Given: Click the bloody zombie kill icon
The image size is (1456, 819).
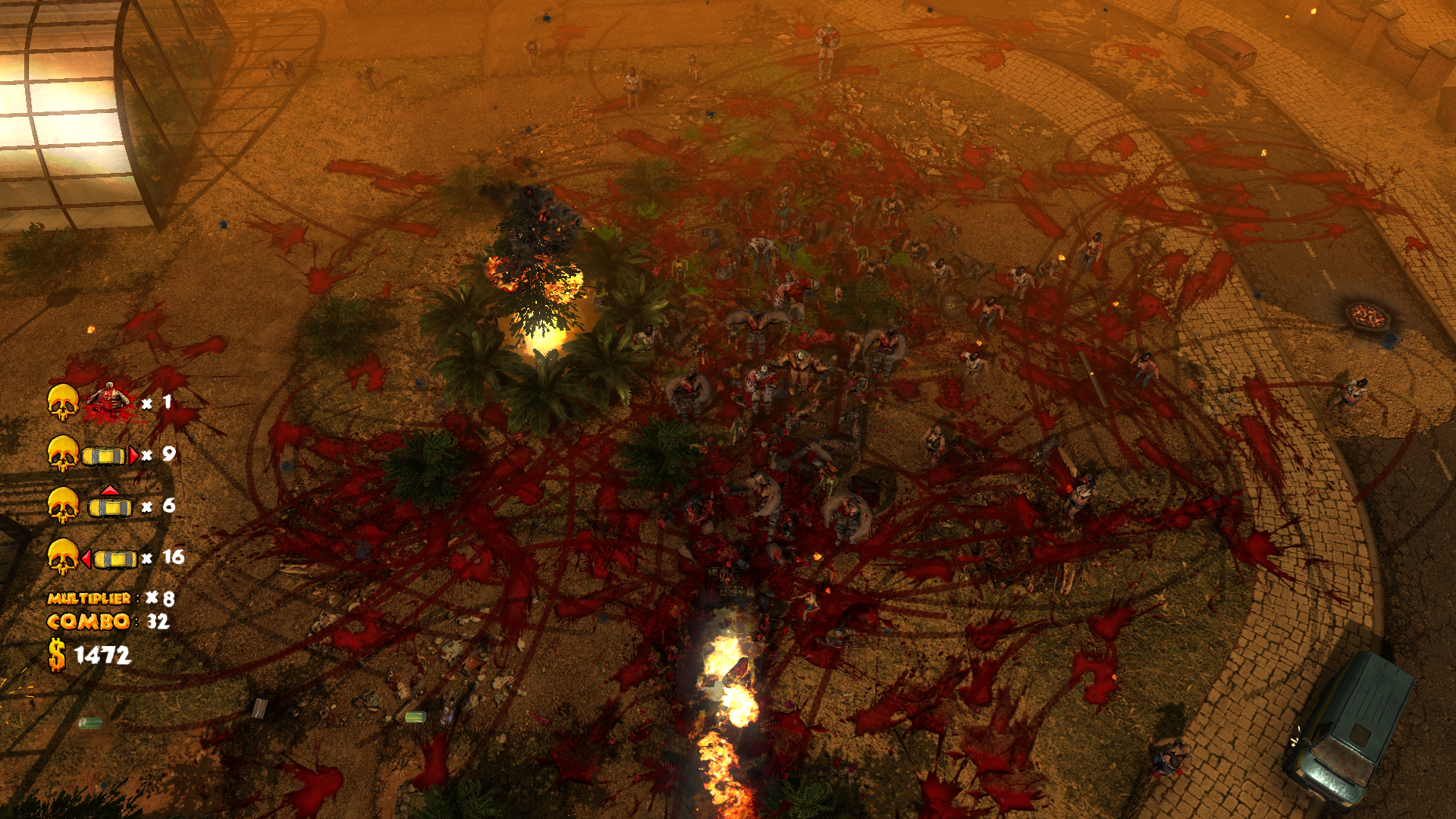Looking at the screenshot, I should pos(108,402).
